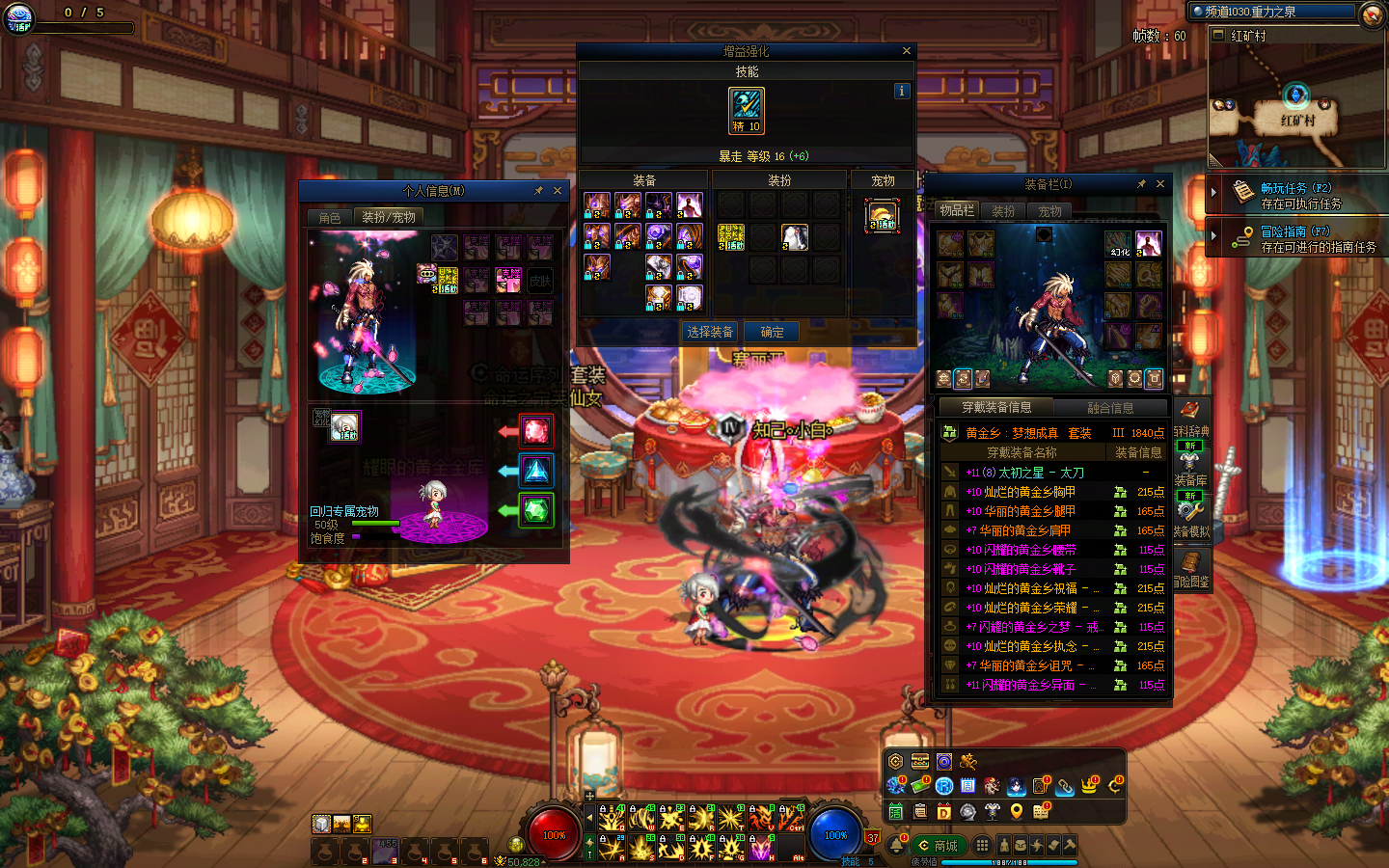Select the 物品栏 tab
1389x868 pixels.
point(957,210)
